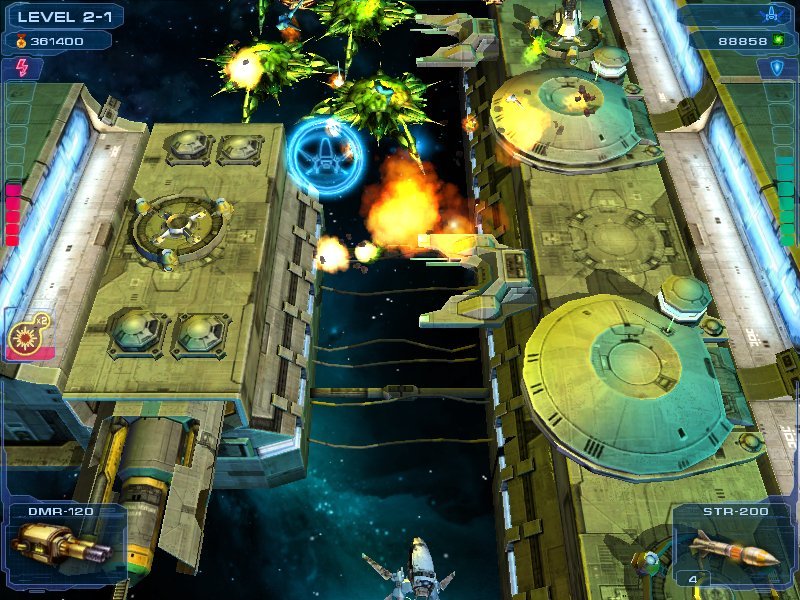The height and width of the screenshot is (600, 800).
Task: Select the STR-200 missile weapon panel
Action: pyautogui.click(x=735, y=545)
